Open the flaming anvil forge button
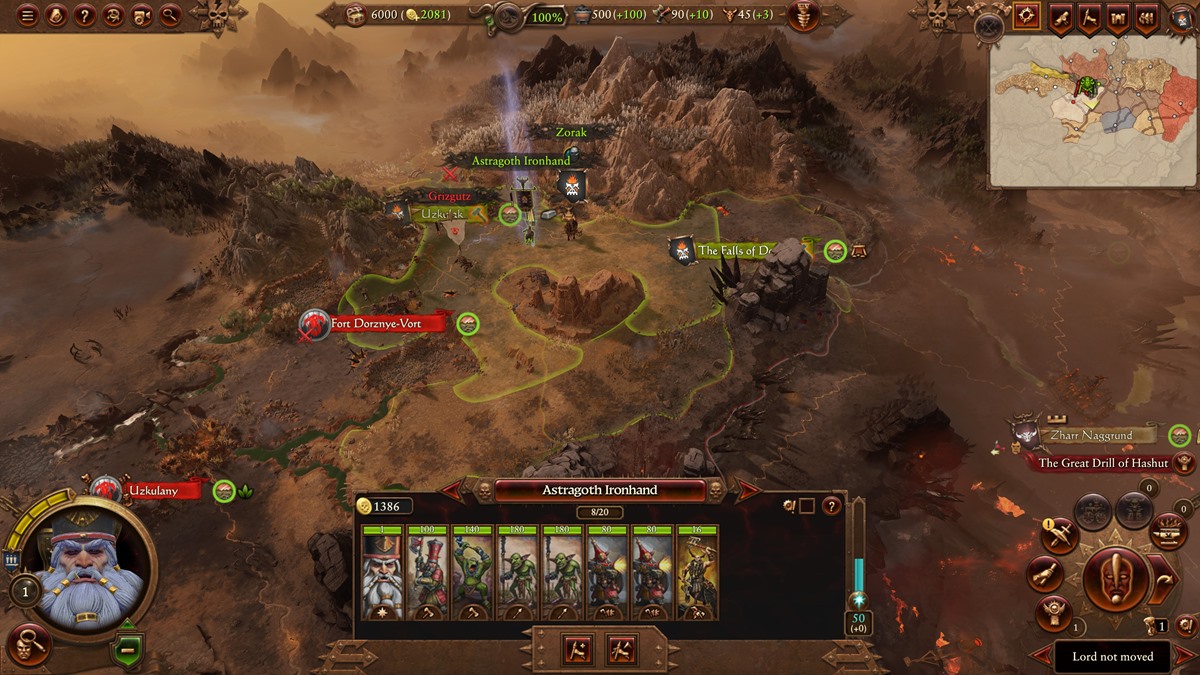Screen dimensions: 1200x675 (1167, 531)
